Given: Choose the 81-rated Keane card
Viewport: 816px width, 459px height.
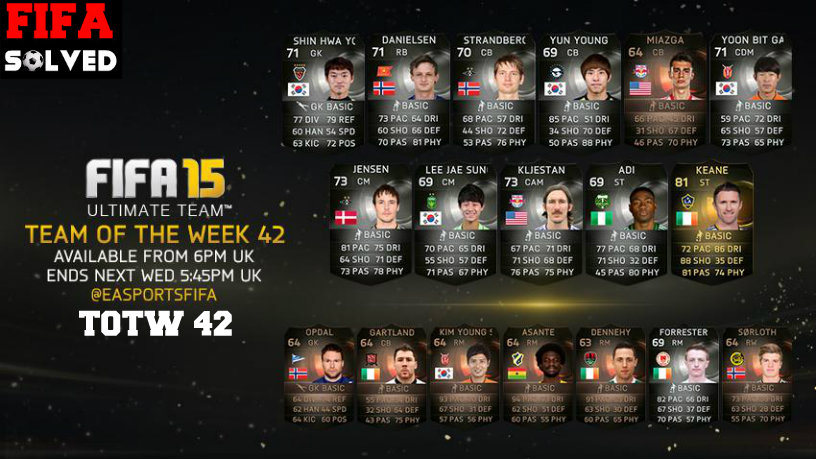Looking at the screenshot, I should 708,222.
